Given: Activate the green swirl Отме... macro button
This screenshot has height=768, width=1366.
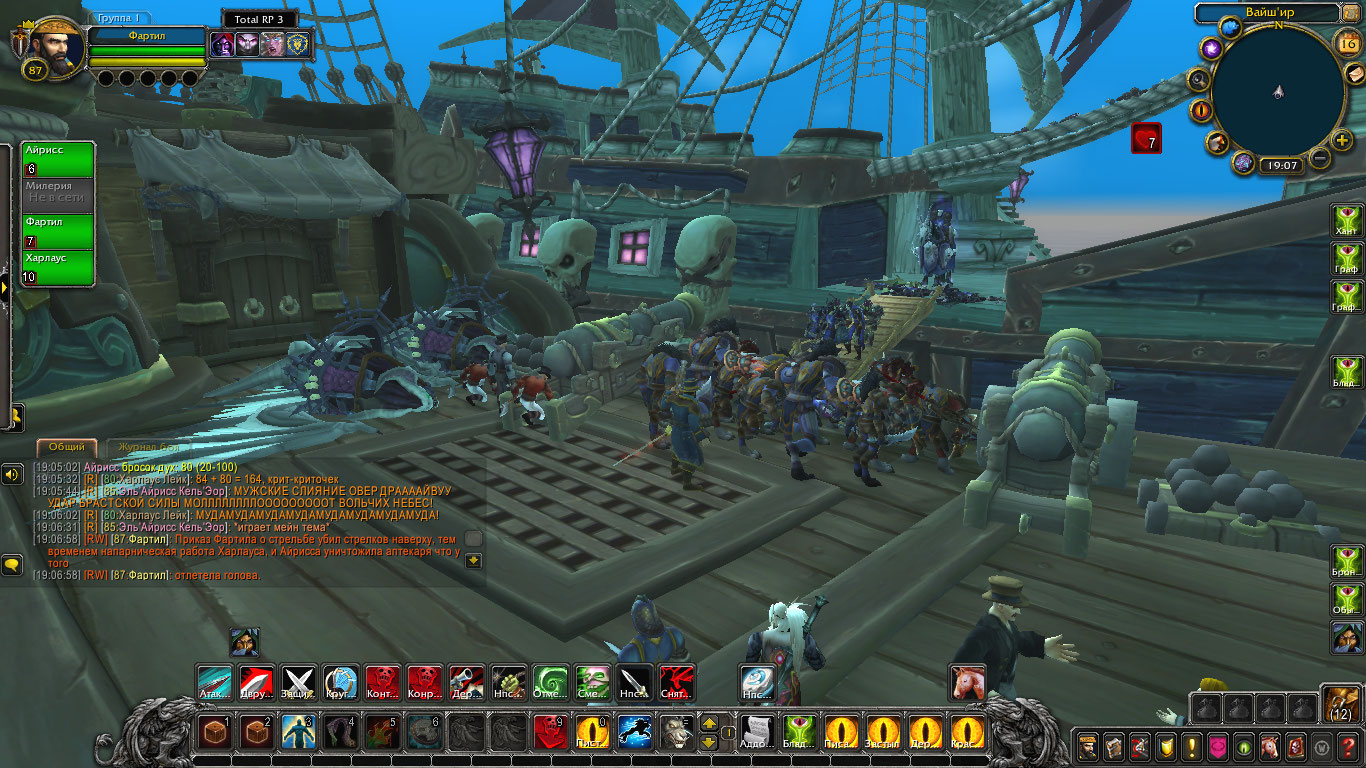Looking at the screenshot, I should click(549, 683).
